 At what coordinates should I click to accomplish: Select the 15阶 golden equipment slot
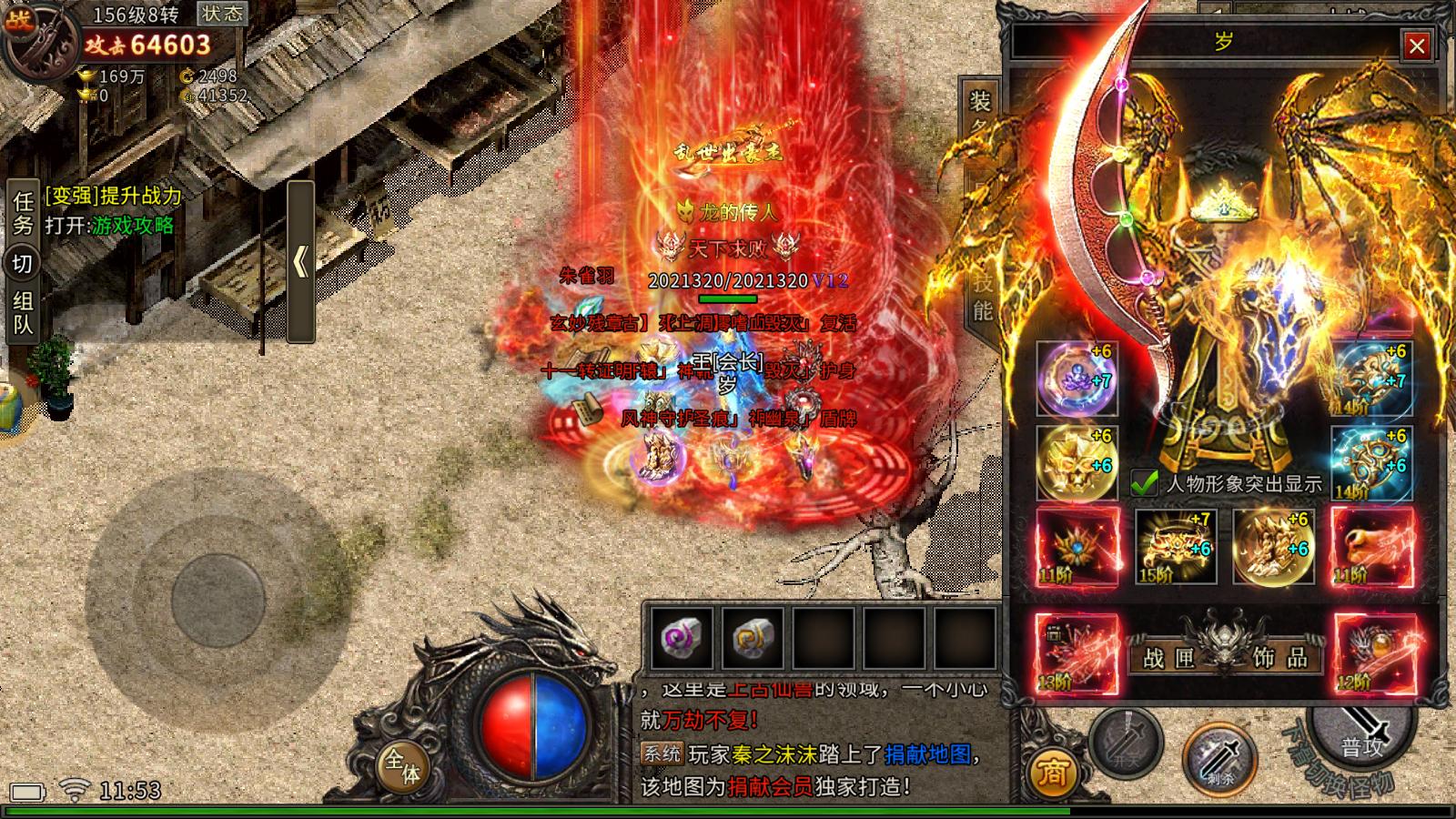pyautogui.click(x=1175, y=546)
